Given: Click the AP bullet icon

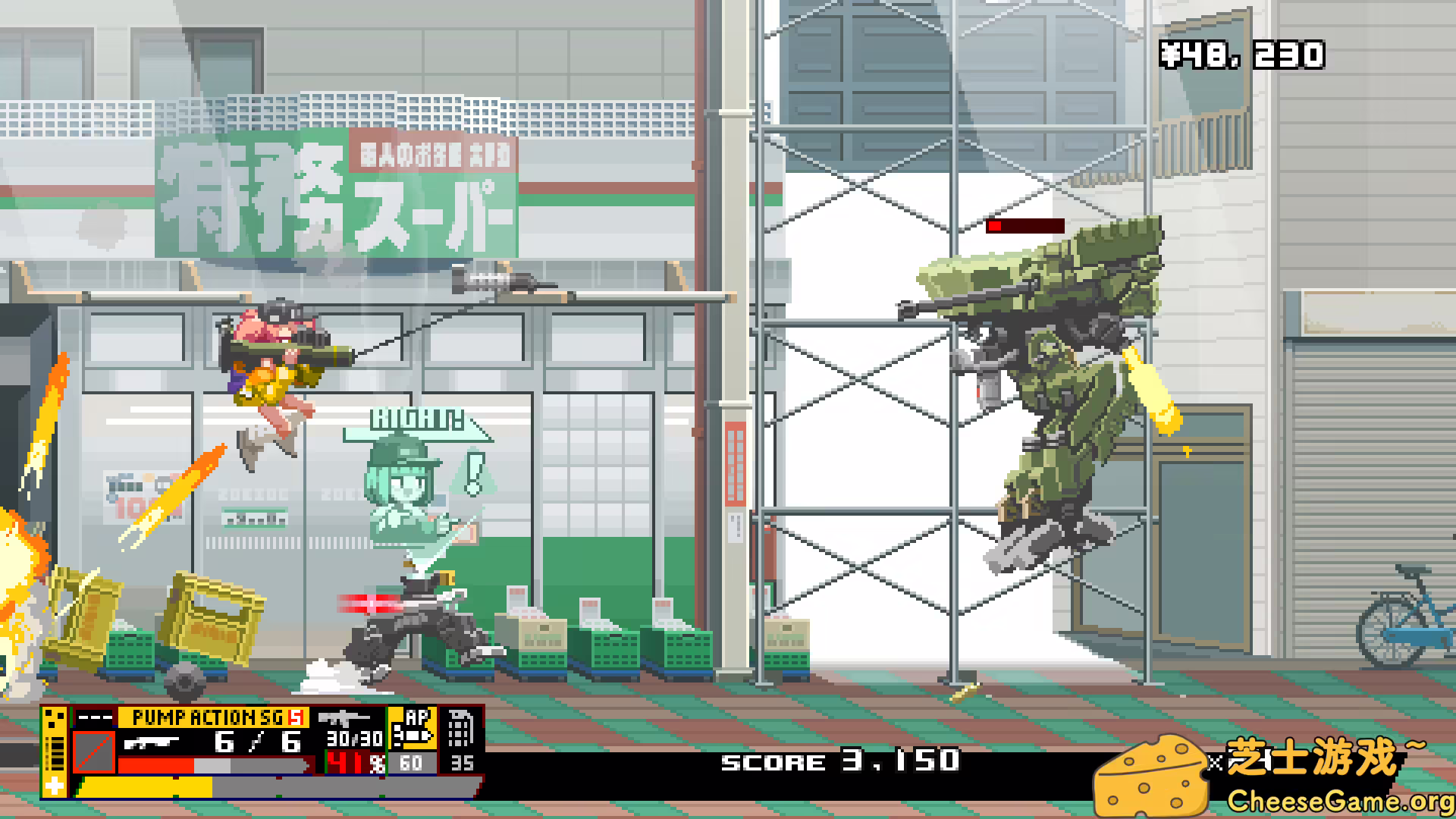Looking at the screenshot, I should [x=413, y=736].
